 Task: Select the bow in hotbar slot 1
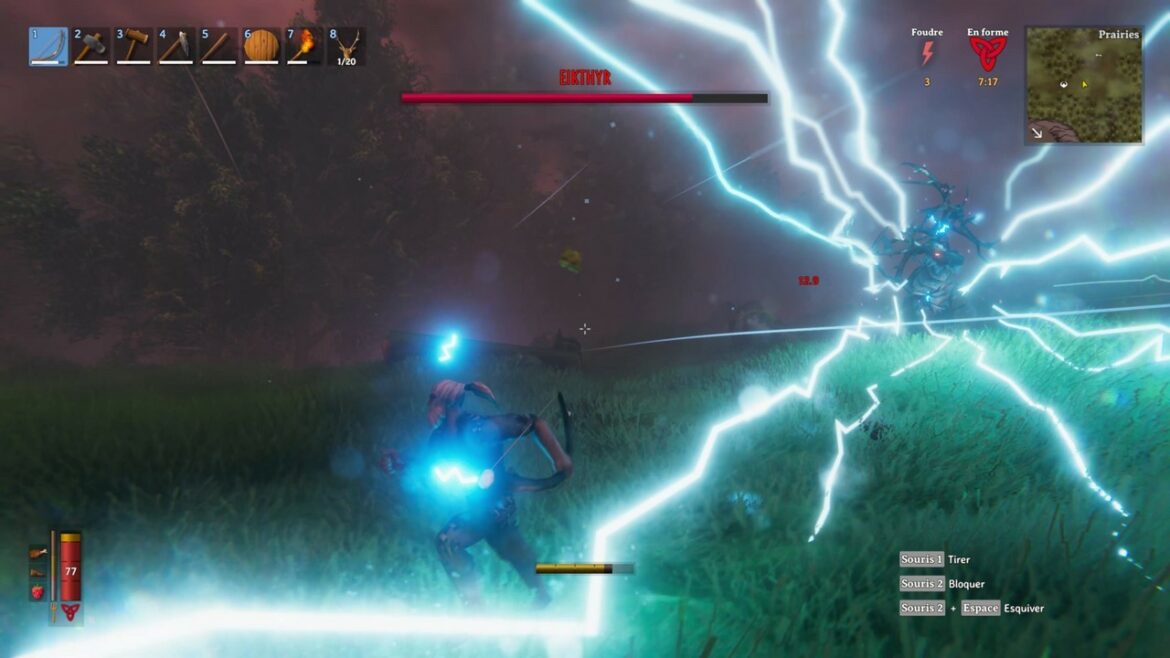click(x=49, y=47)
